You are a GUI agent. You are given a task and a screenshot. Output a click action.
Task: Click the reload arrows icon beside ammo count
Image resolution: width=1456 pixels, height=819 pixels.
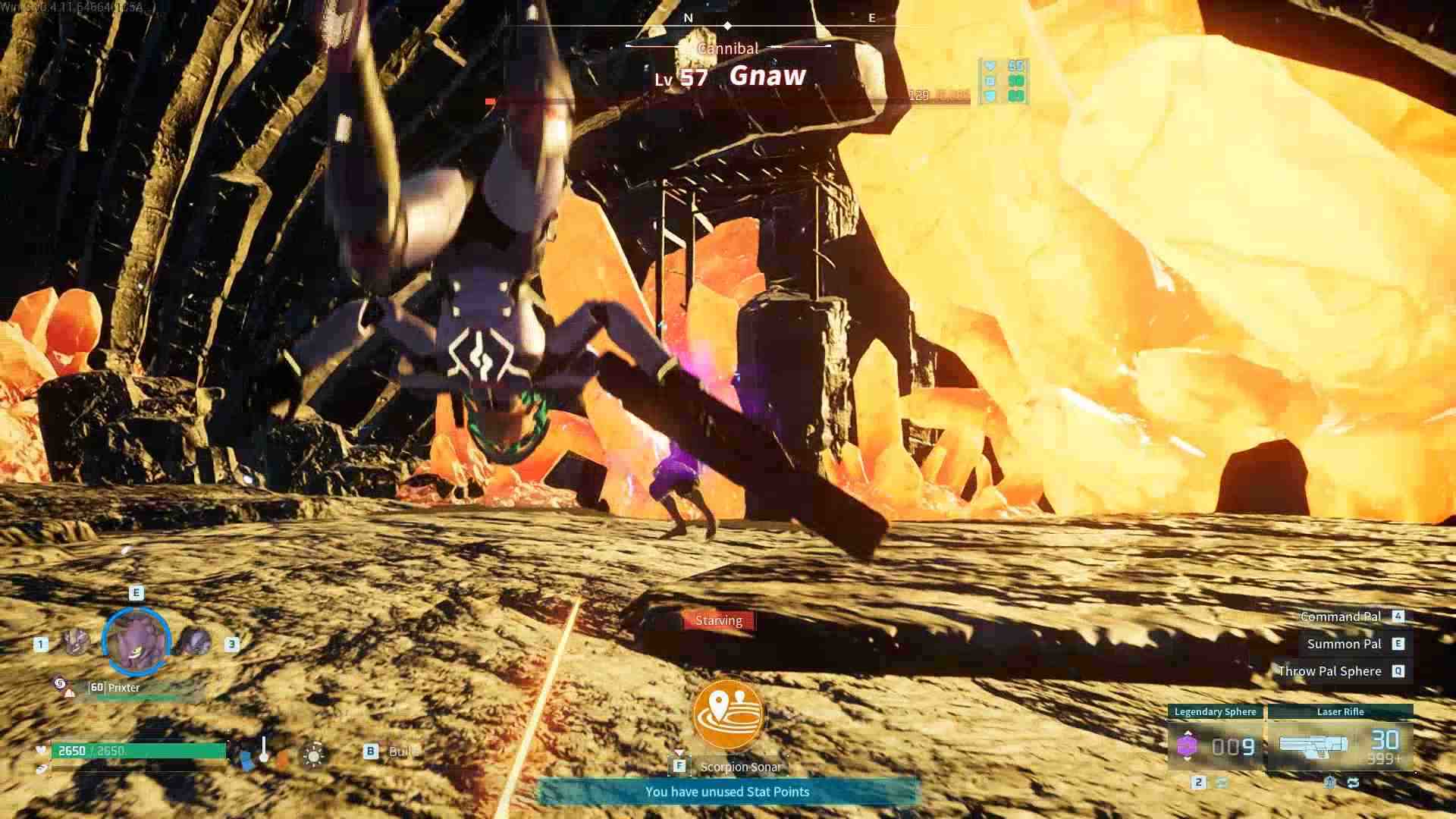[x=1354, y=782]
